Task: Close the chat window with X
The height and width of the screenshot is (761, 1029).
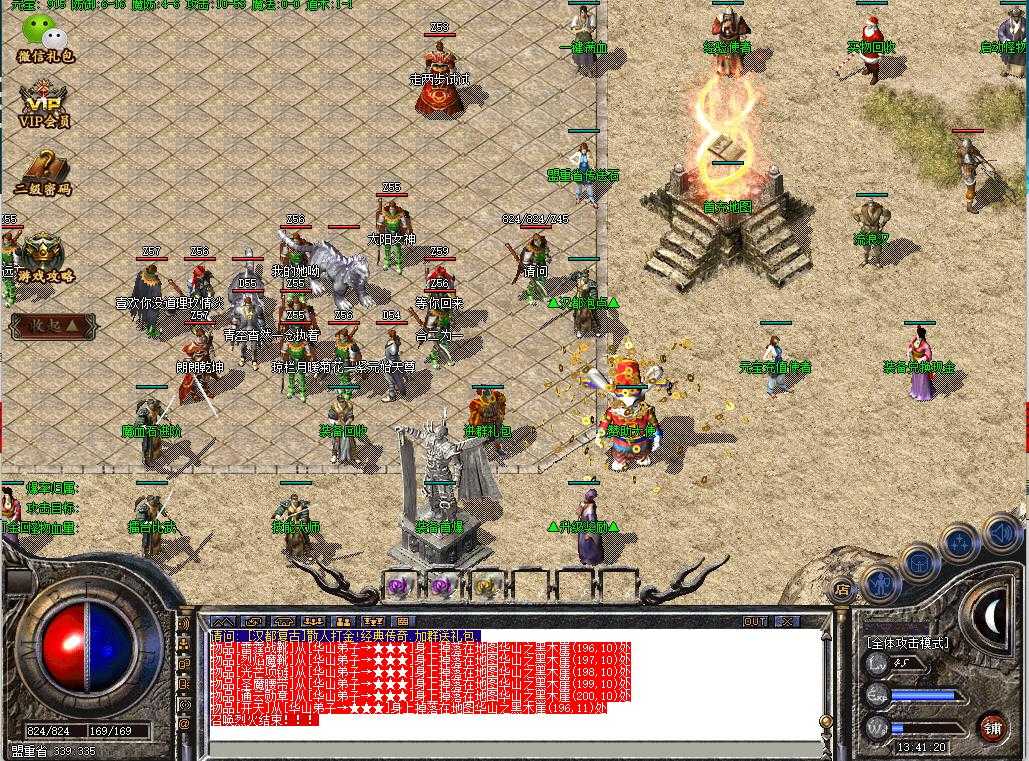Action: coord(787,621)
